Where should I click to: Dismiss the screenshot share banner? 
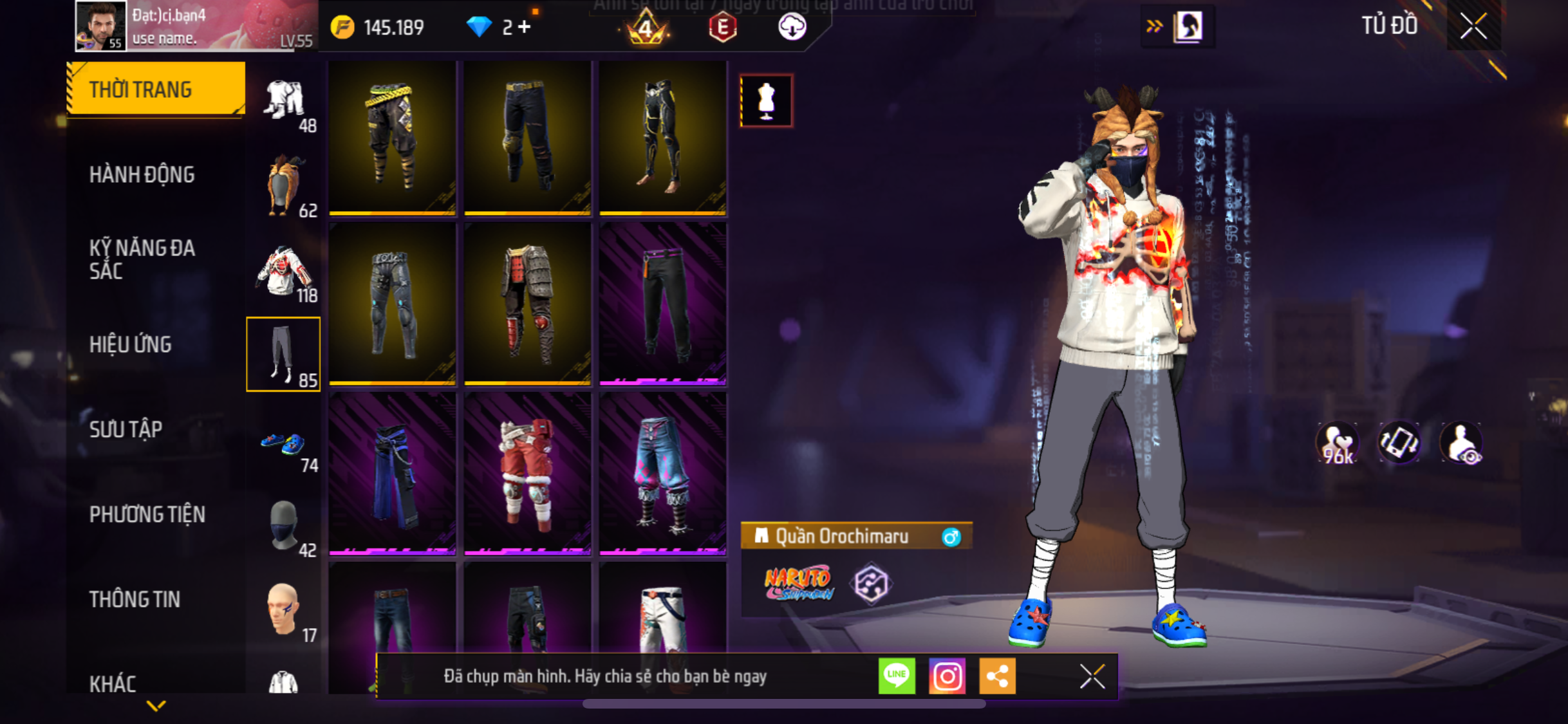pyautogui.click(x=1092, y=676)
